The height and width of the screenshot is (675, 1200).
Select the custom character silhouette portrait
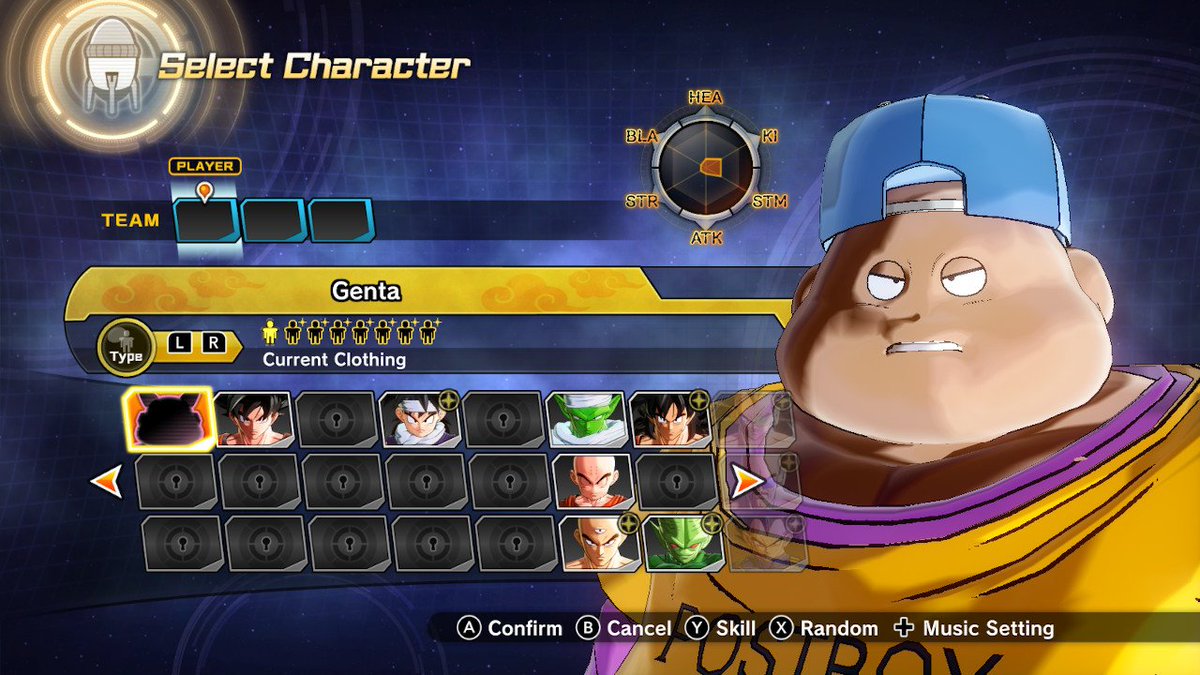pyautogui.click(x=169, y=419)
